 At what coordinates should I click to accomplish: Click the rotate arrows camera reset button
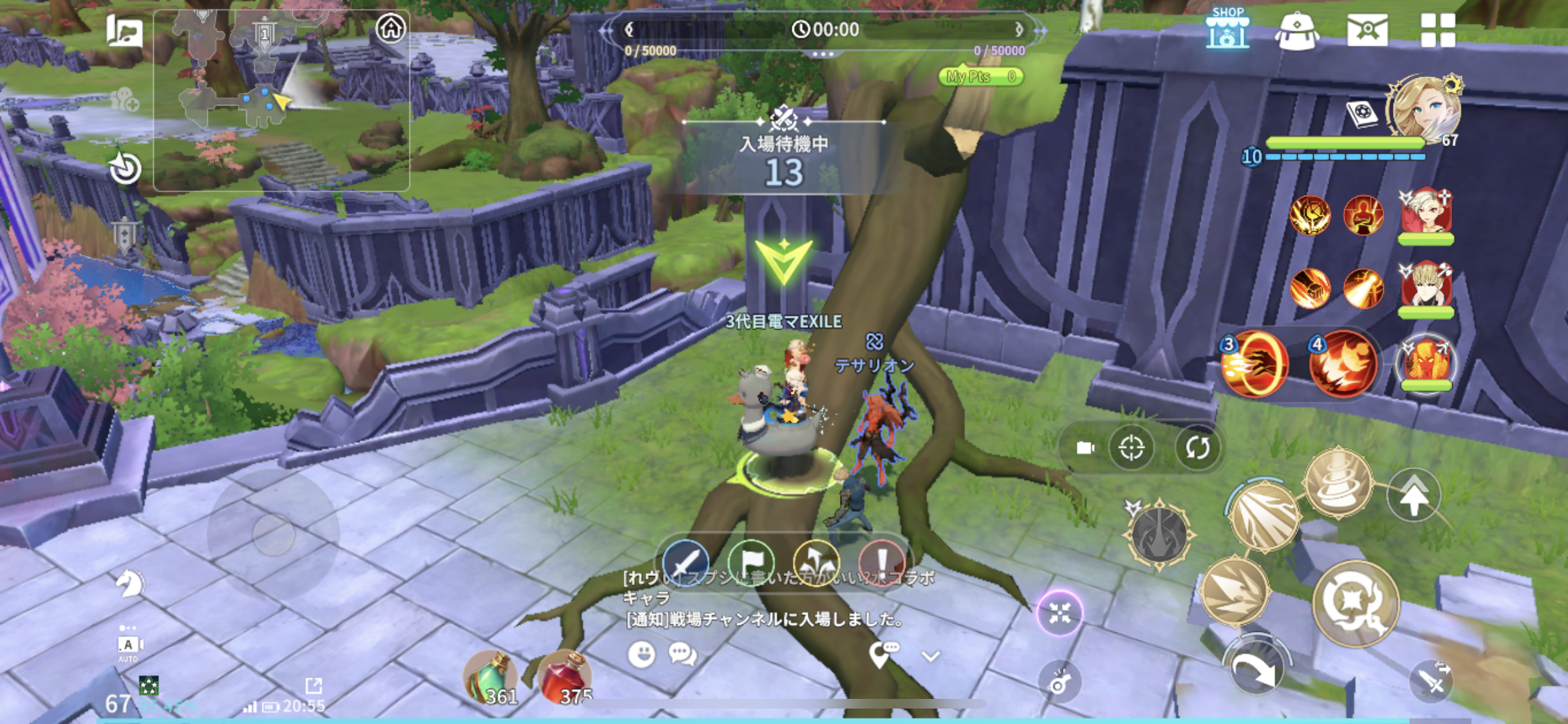point(1197,448)
